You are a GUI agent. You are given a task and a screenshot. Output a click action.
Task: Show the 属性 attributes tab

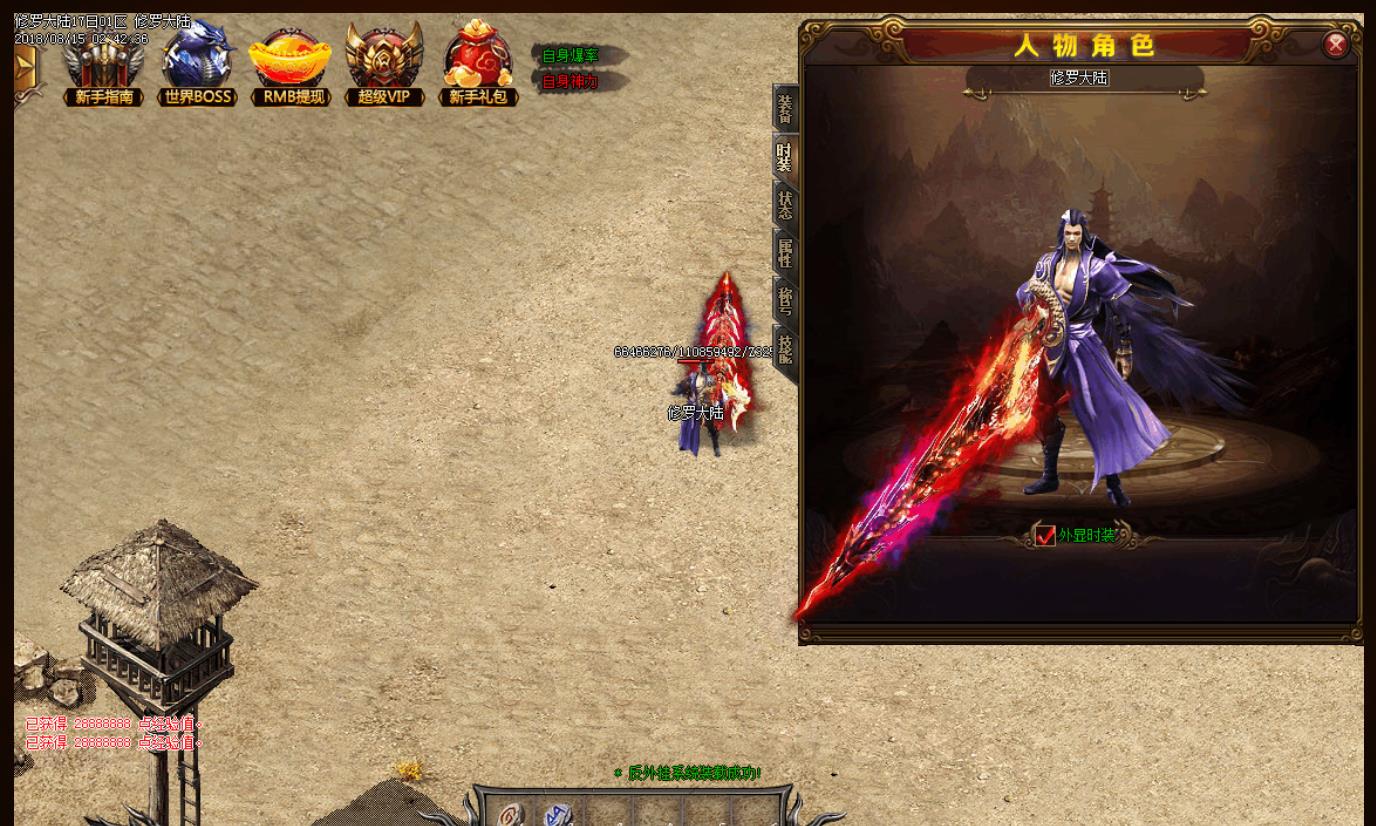(785, 253)
